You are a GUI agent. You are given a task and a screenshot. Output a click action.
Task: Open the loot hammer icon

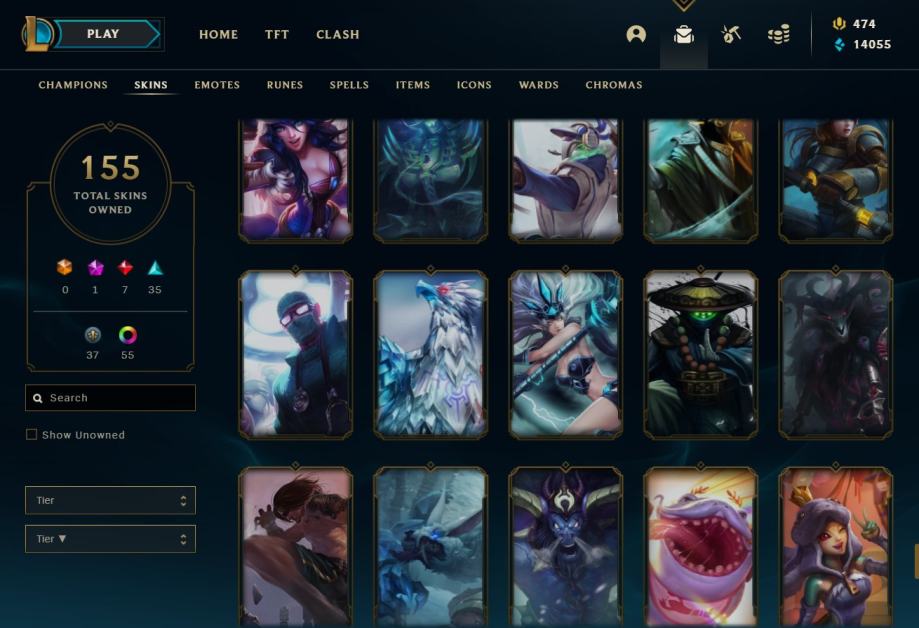pos(731,34)
